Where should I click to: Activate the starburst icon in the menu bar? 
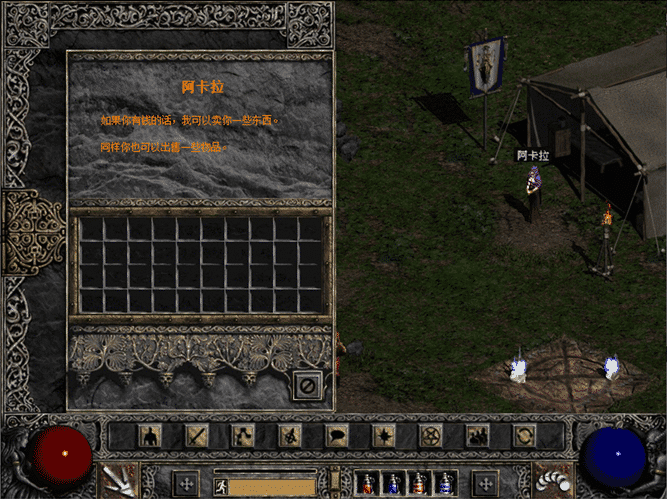(384, 436)
